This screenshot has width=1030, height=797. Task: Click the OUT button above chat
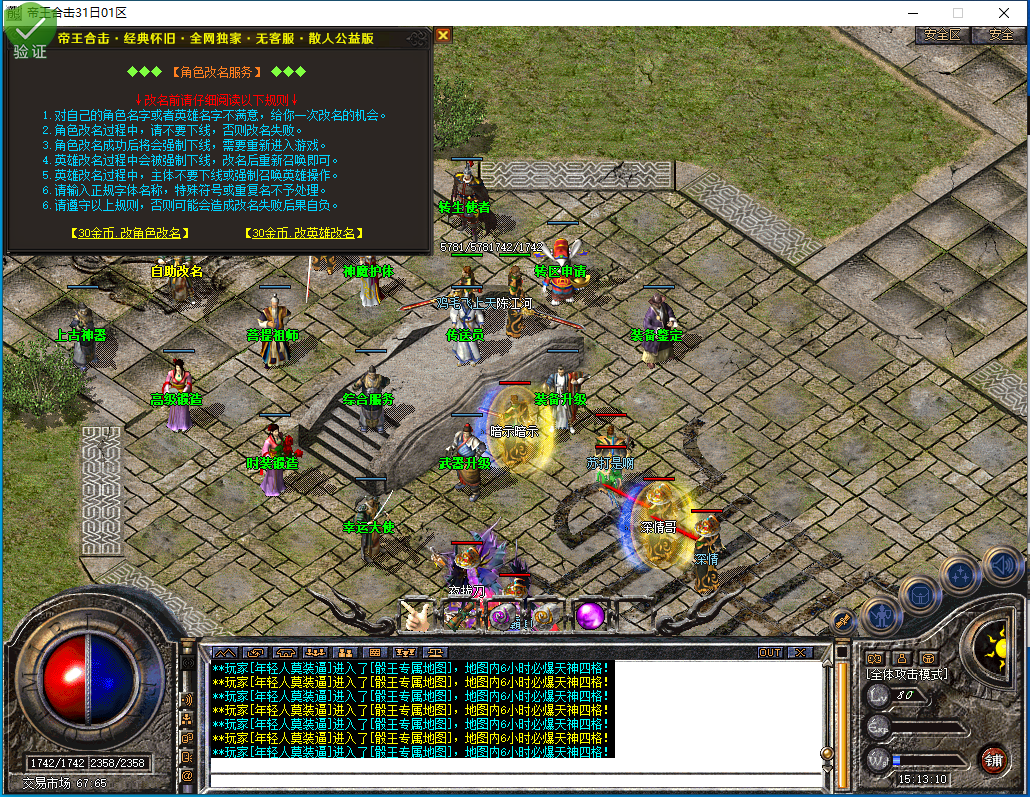(770, 653)
